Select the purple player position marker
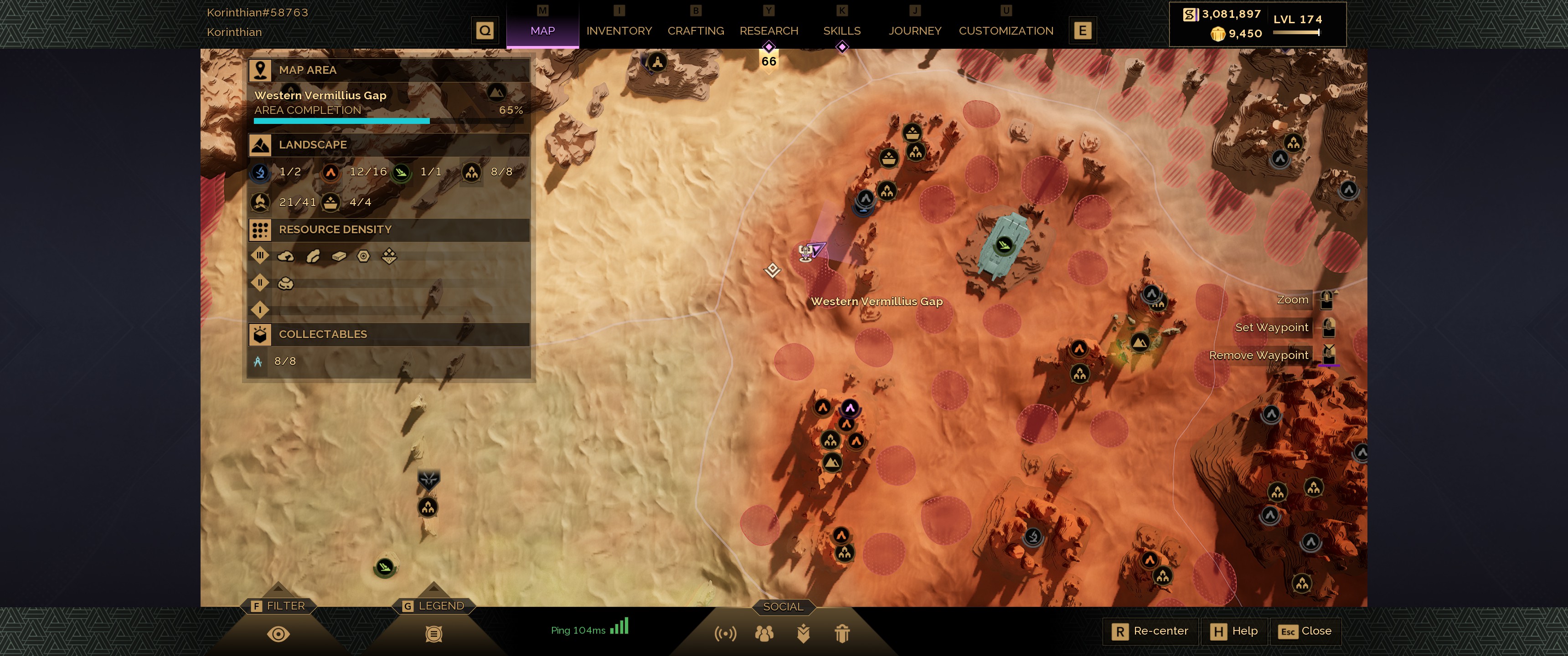This screenshot has width=1568, height=656. click(x=816, y=249)
